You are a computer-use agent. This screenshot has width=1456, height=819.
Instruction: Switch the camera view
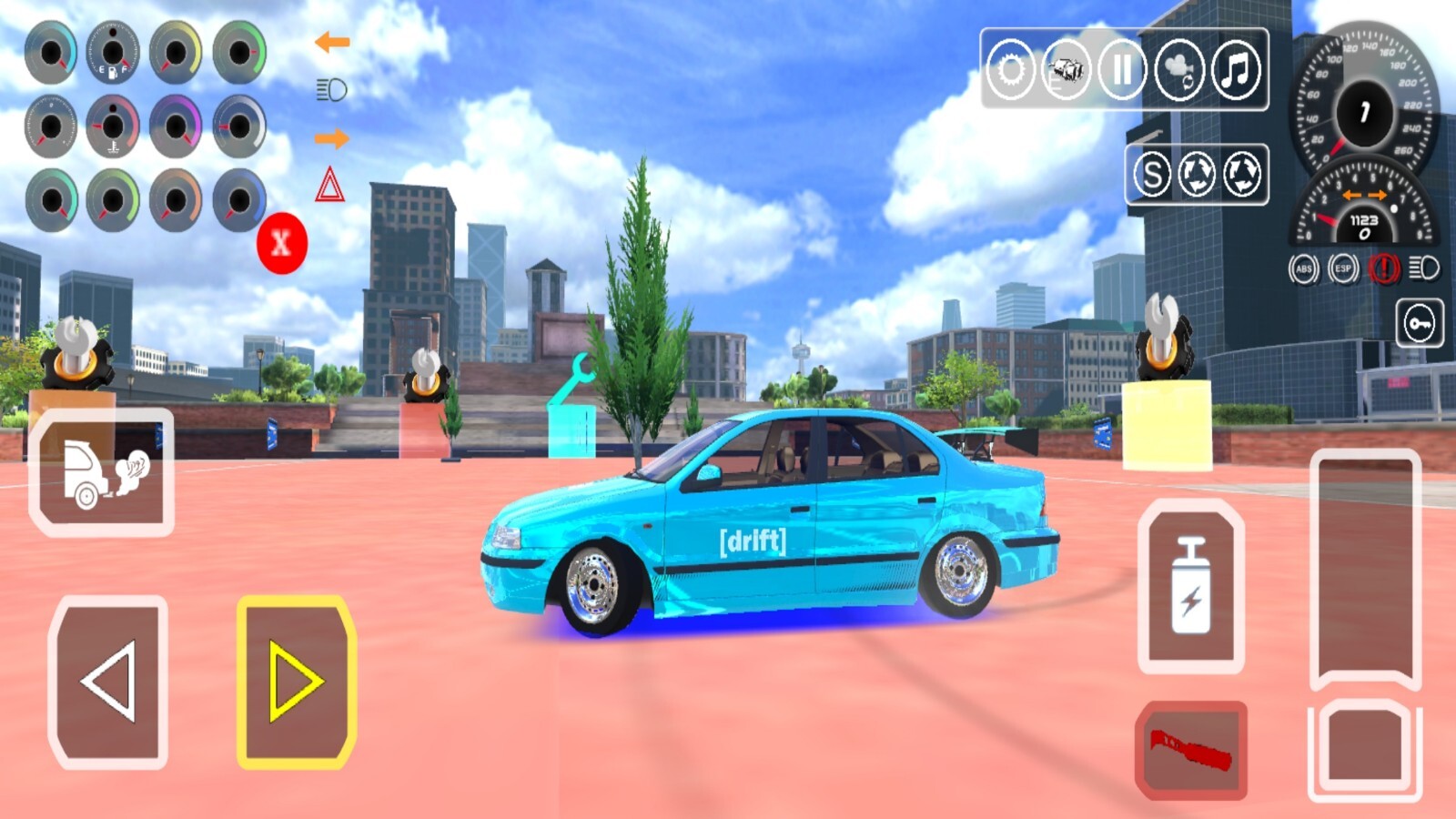click(1178, 69)
